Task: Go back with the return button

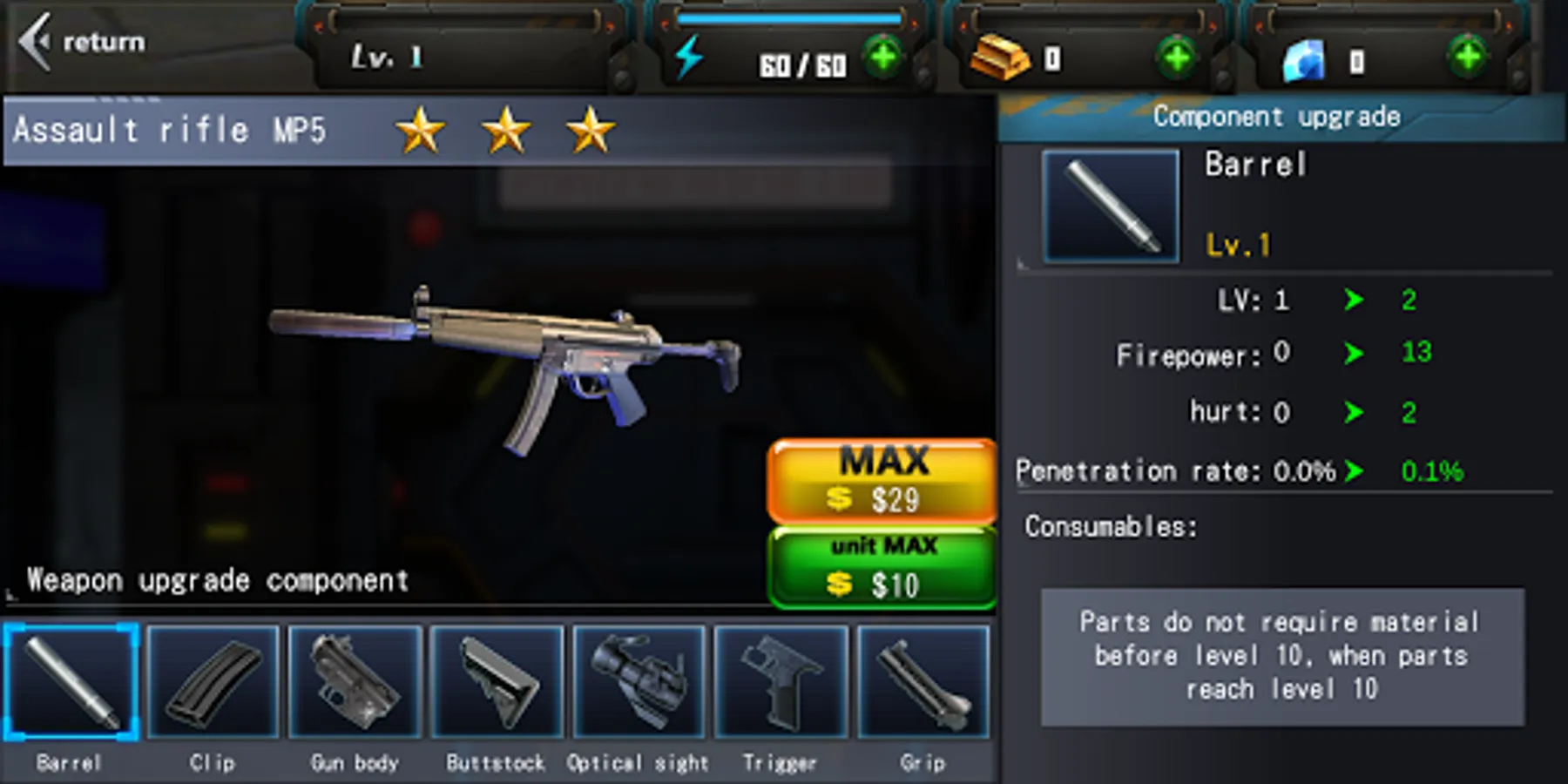Action: click(83, 42)
